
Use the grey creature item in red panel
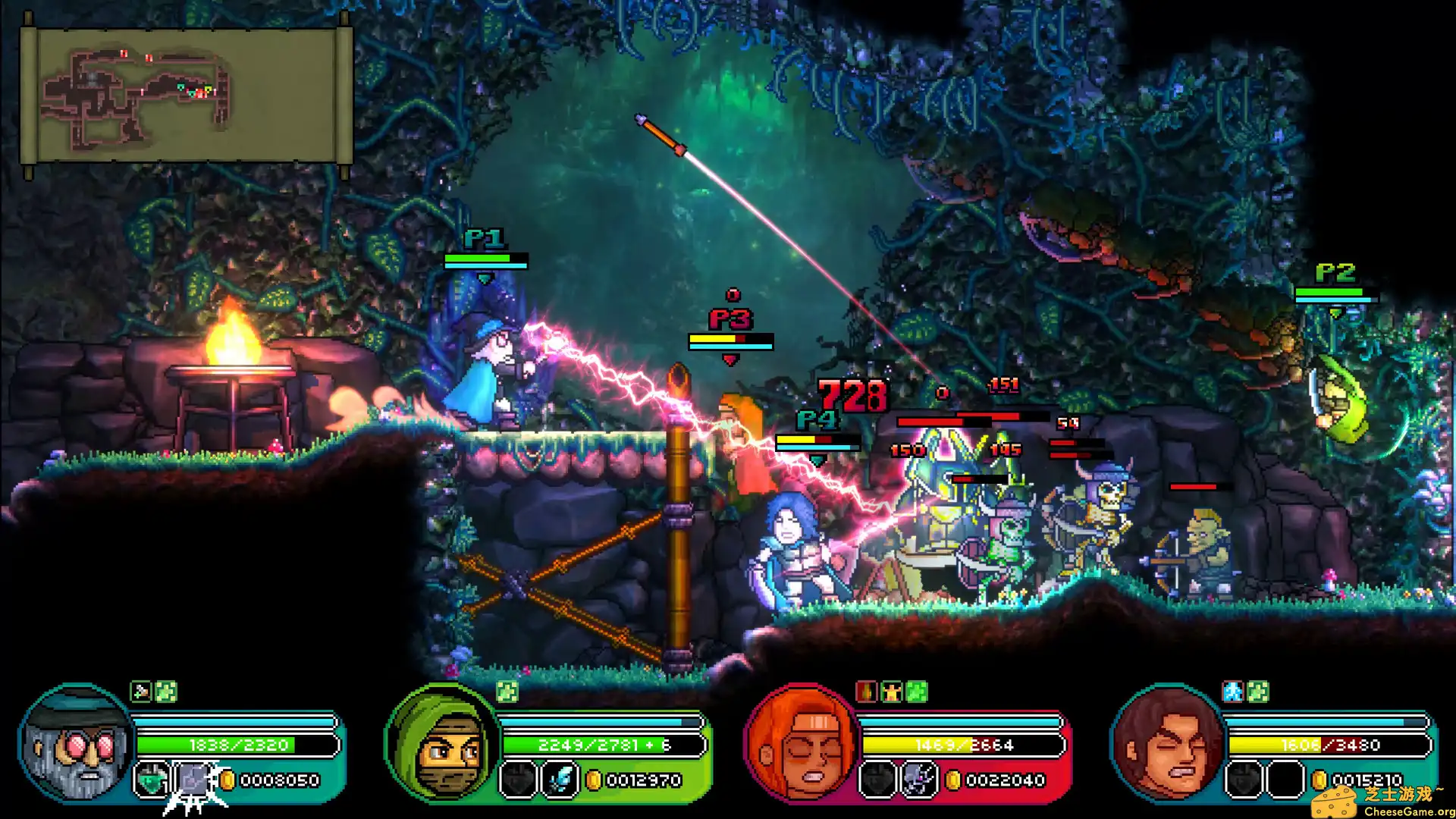coord(918,780)
